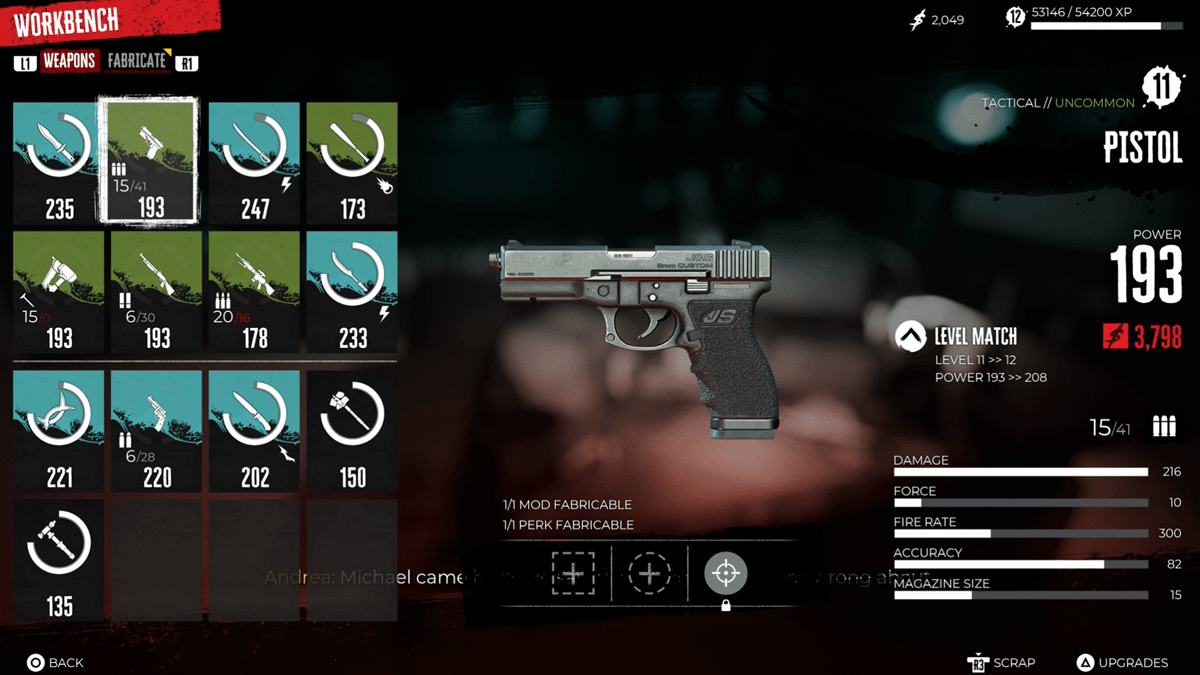This screenshot has width=1200, height=675.
Task: Choose the rifle slot with 6/30 ammo
Action: coord(157,292)
